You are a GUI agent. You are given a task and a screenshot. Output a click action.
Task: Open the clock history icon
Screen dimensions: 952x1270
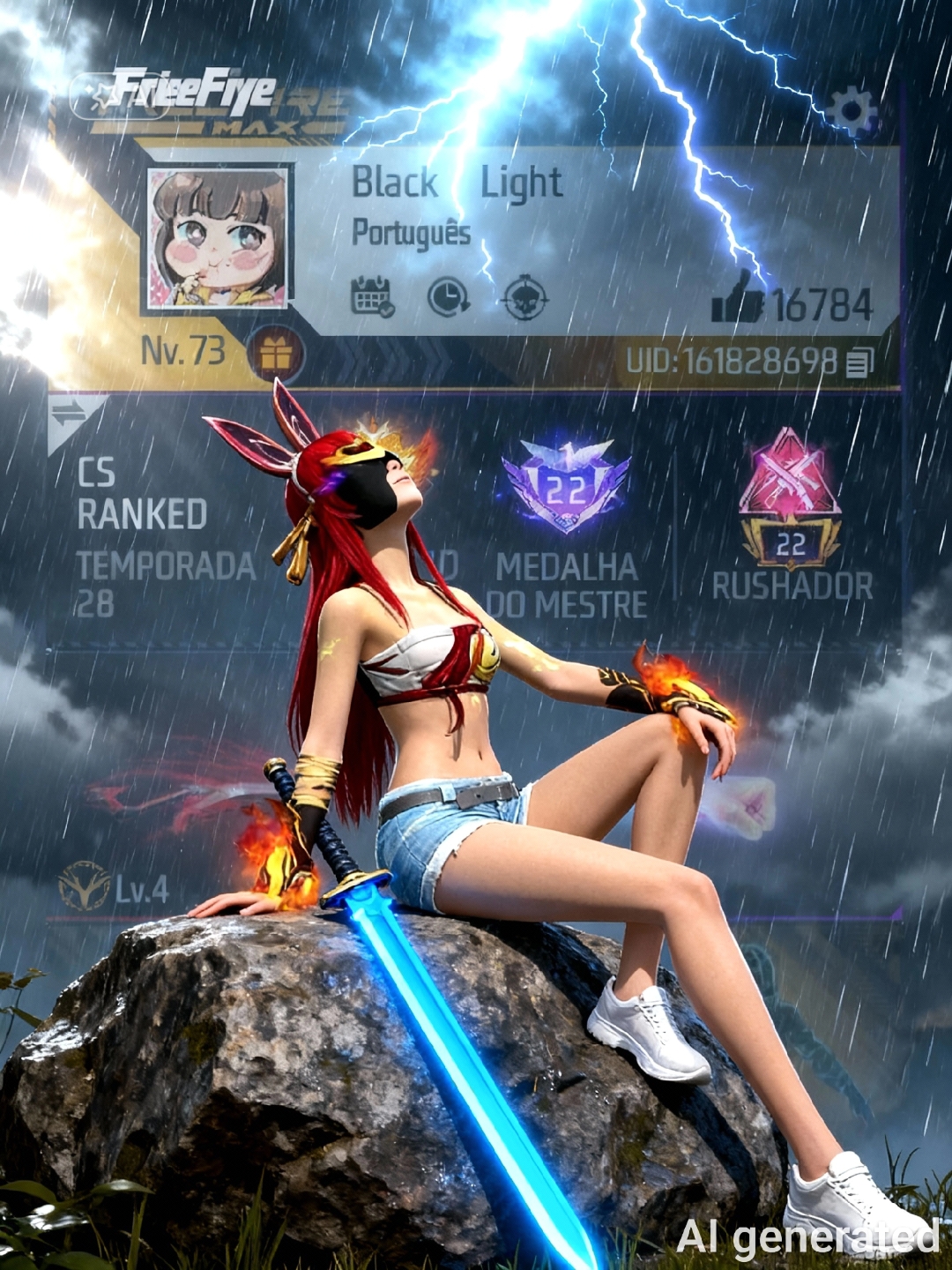point(448,297)
